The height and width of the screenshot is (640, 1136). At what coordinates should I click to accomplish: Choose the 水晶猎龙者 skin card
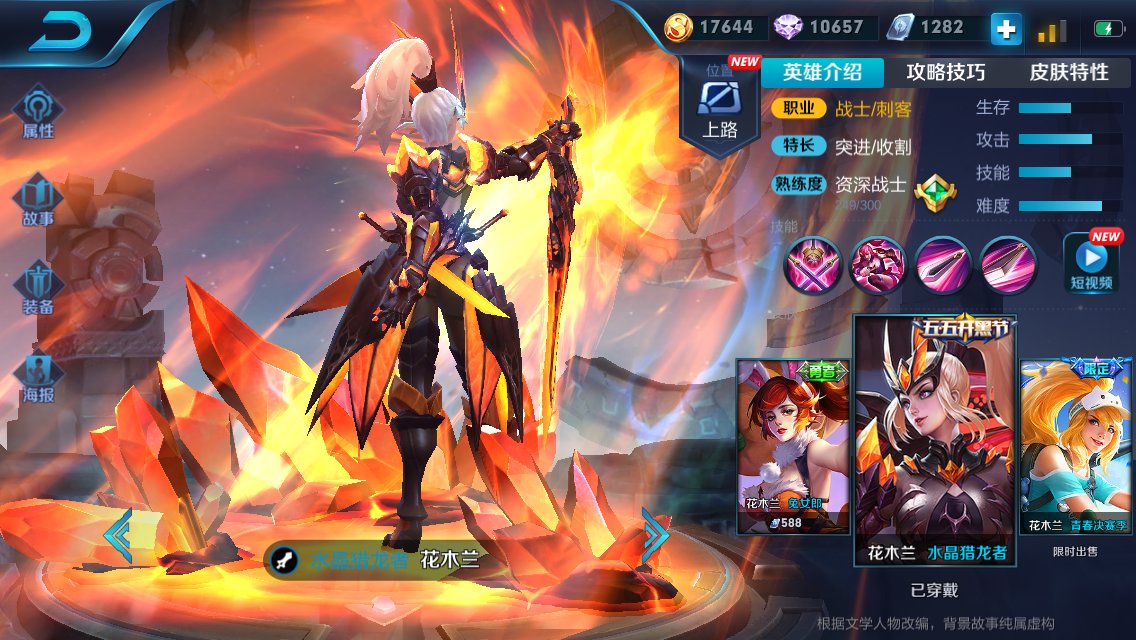click(x=935, y=440)
